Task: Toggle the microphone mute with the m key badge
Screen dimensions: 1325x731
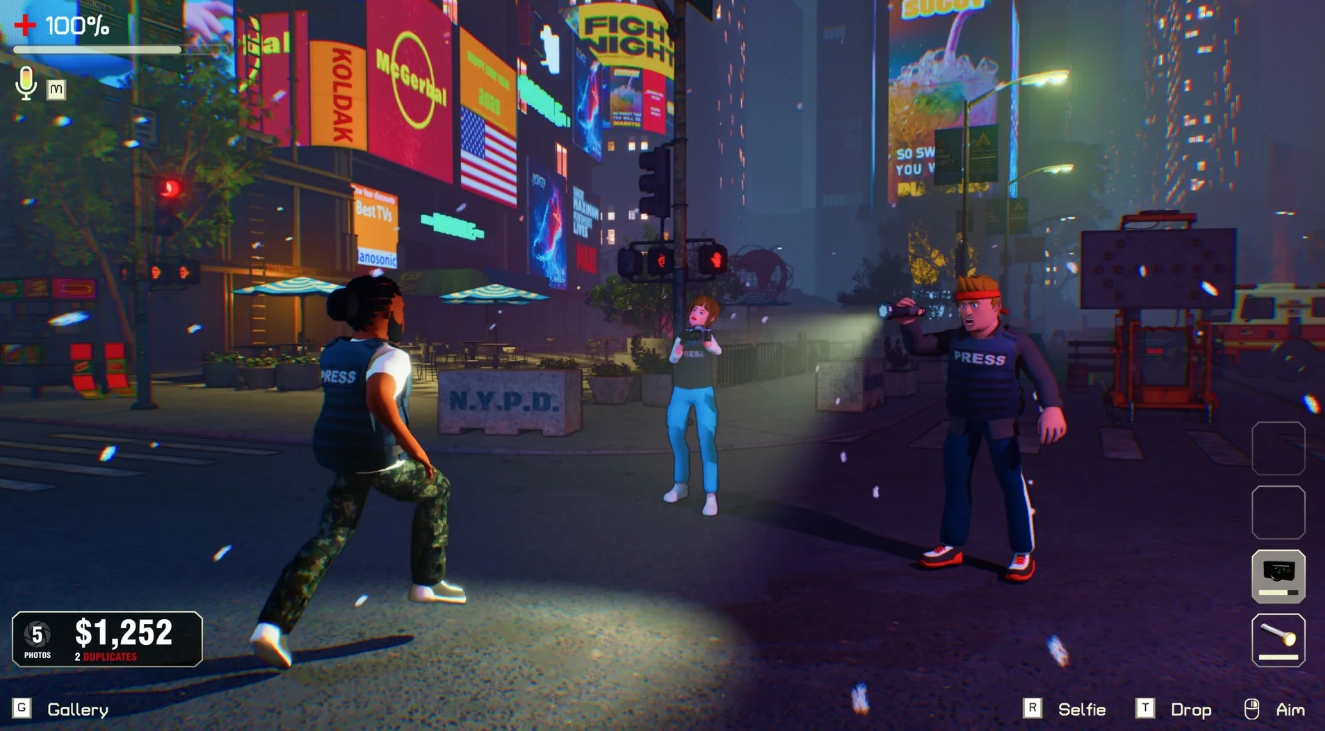Action: (56, 90)
